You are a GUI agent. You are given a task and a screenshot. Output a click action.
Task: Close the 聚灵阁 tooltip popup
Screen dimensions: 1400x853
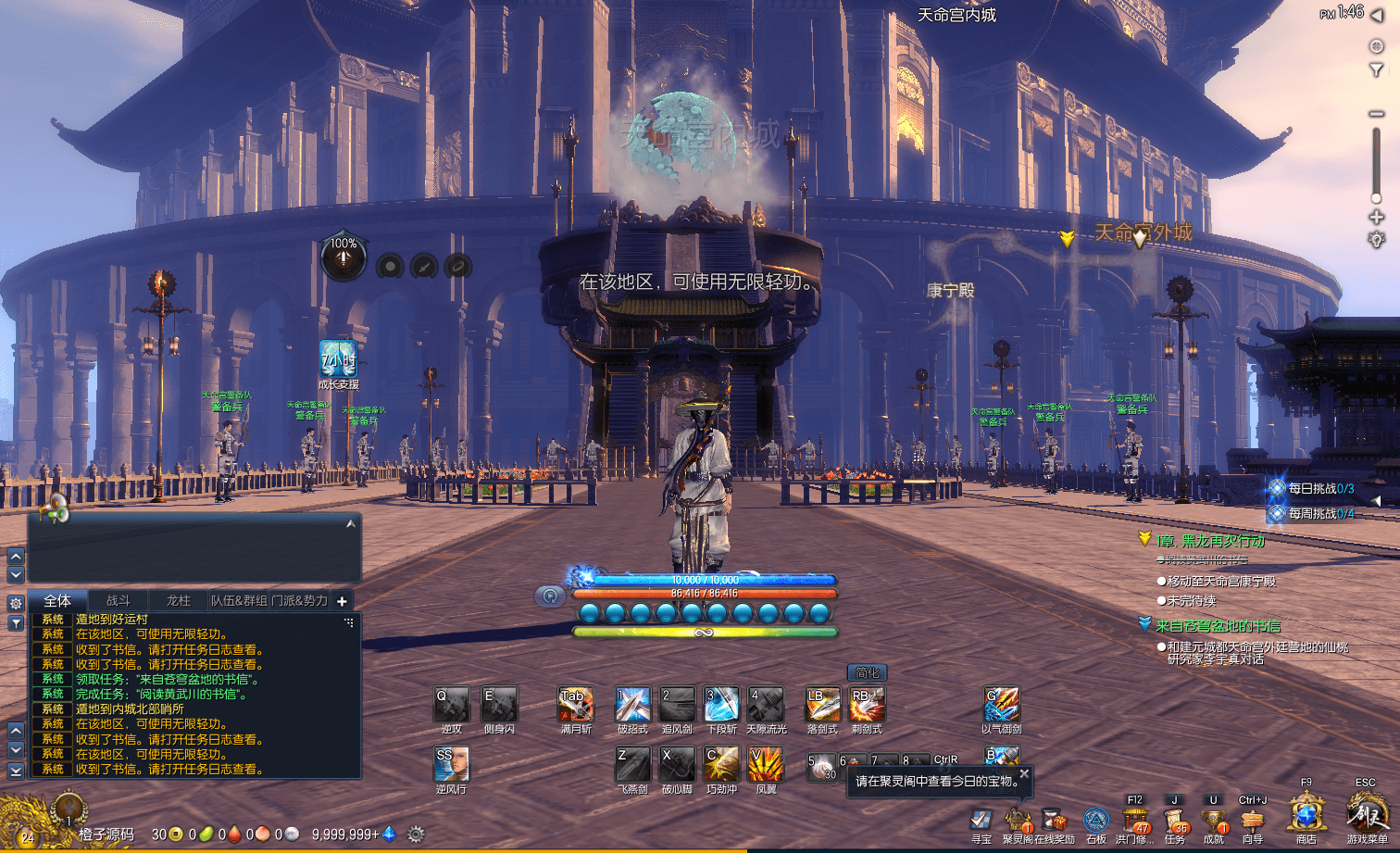[1024, 773]
